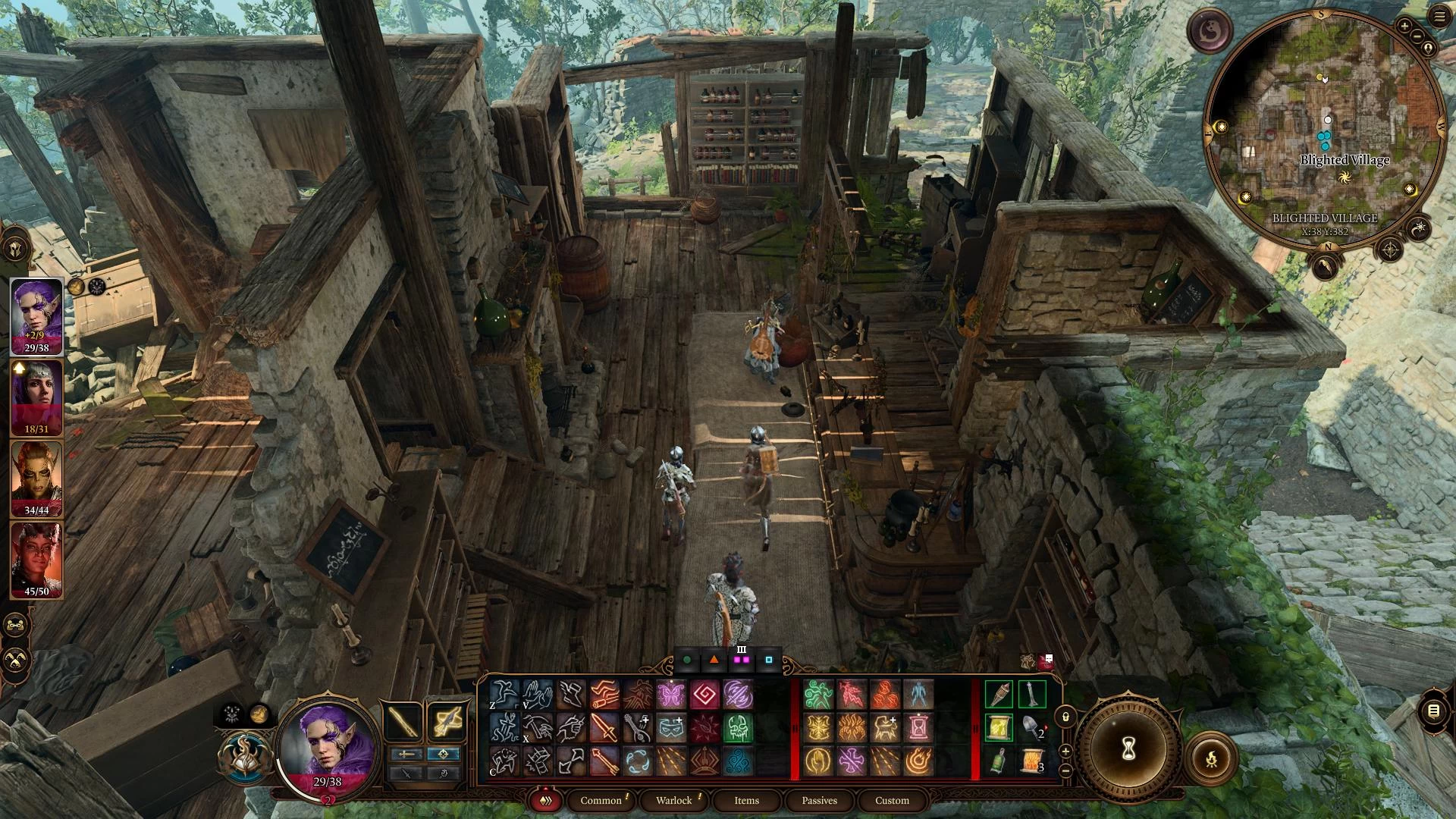Image resolution: width=1456 pixels, height=819 pixels.
Task: Open the combat log button
Action: click(x=1433, y=711)
